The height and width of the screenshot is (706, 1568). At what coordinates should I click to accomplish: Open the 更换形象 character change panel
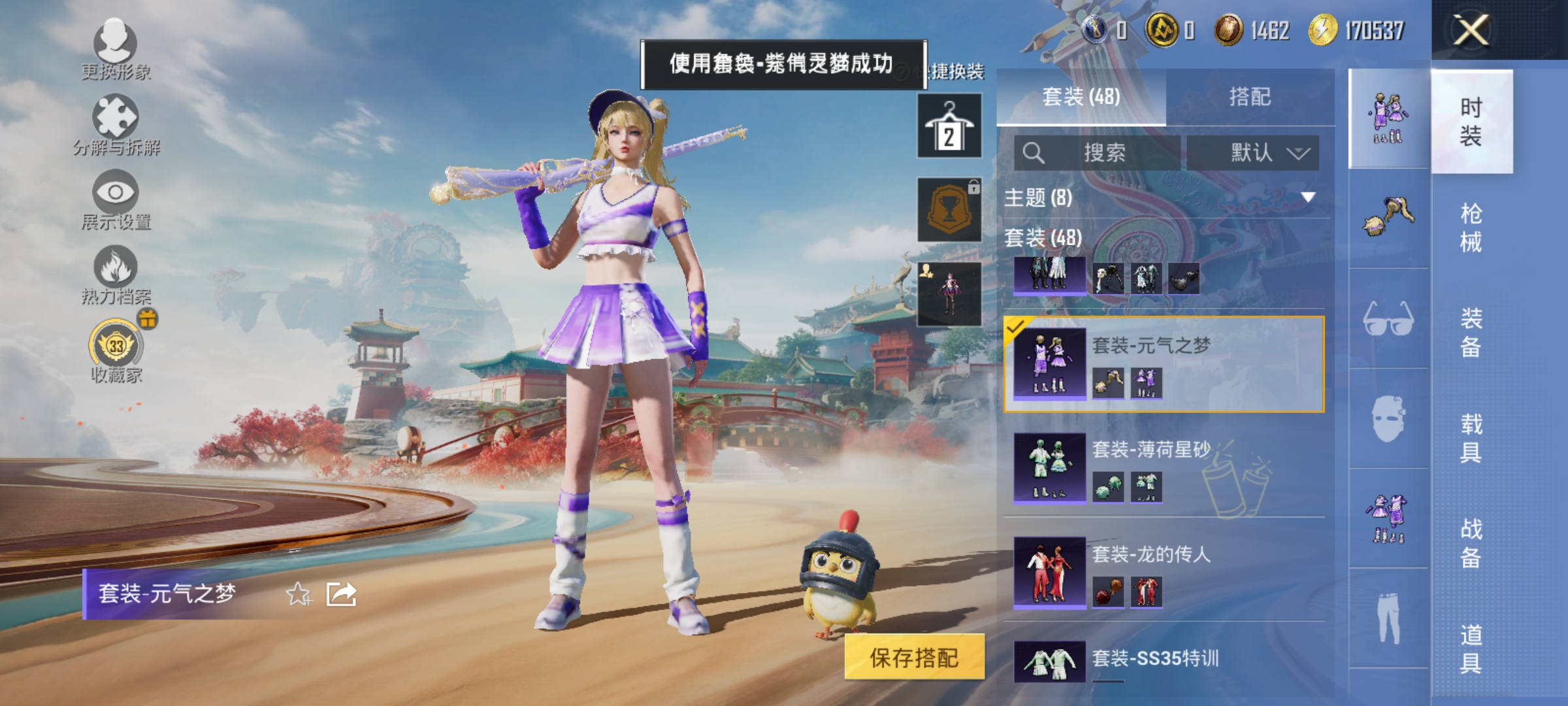point(114,49)
